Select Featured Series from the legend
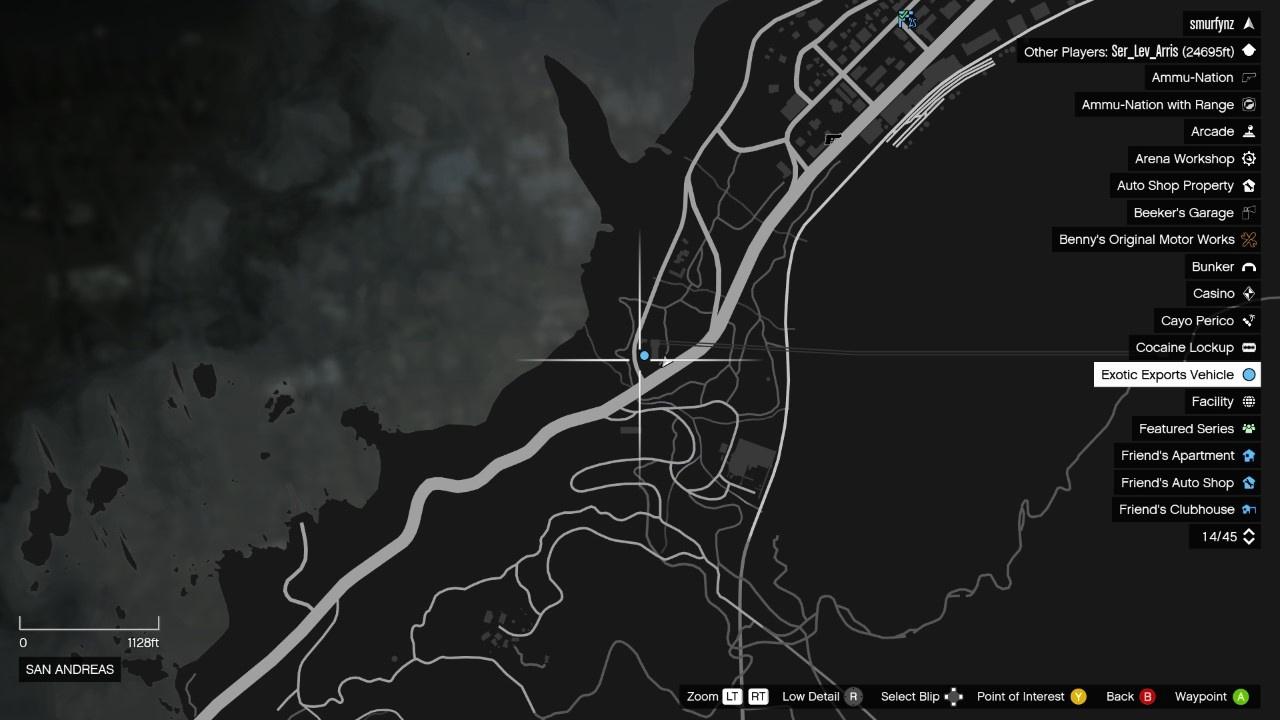This screenshot has height=720, width=1280. click(1195, 429)
